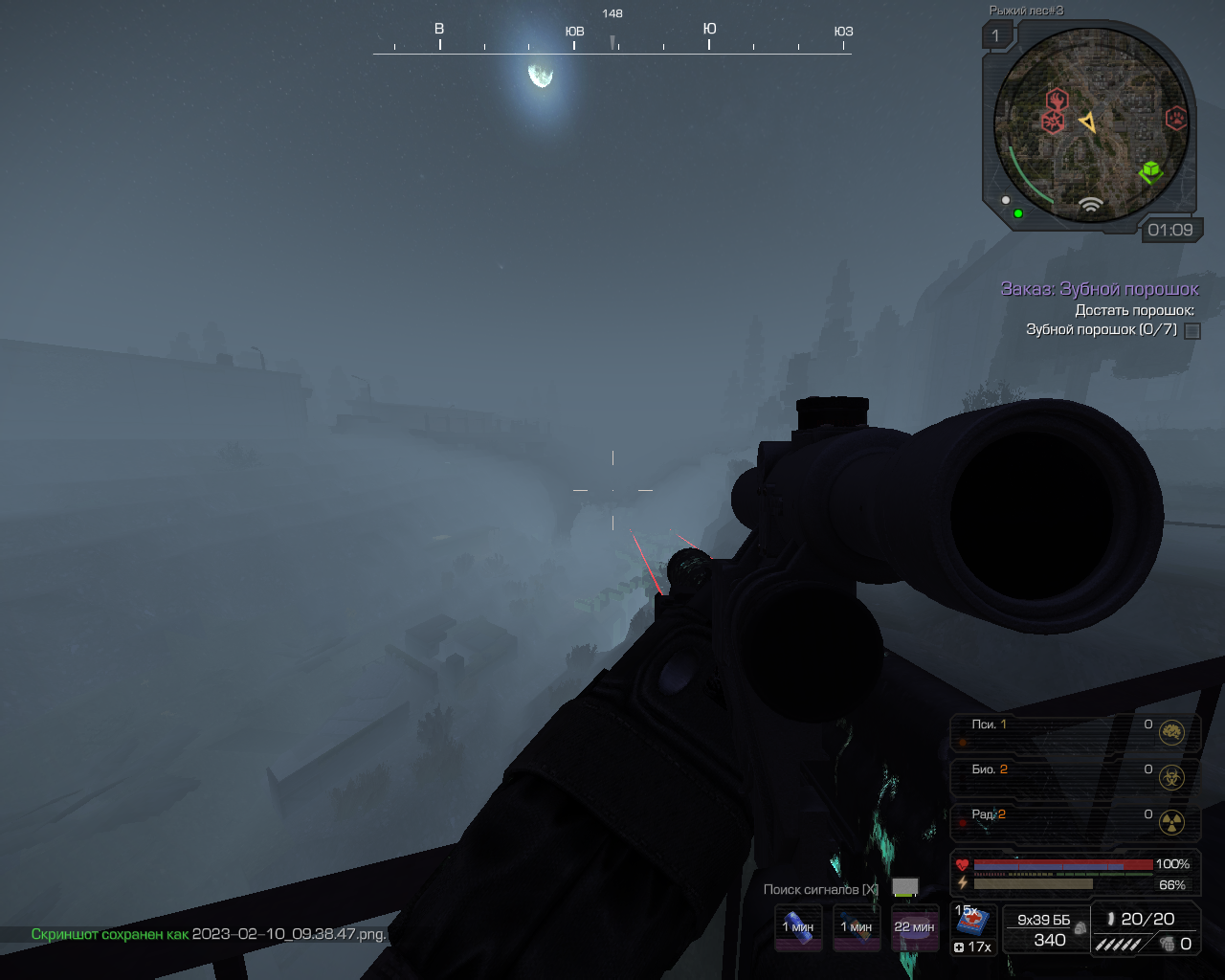Click the brain psi protection icon

pos(1171,733)
